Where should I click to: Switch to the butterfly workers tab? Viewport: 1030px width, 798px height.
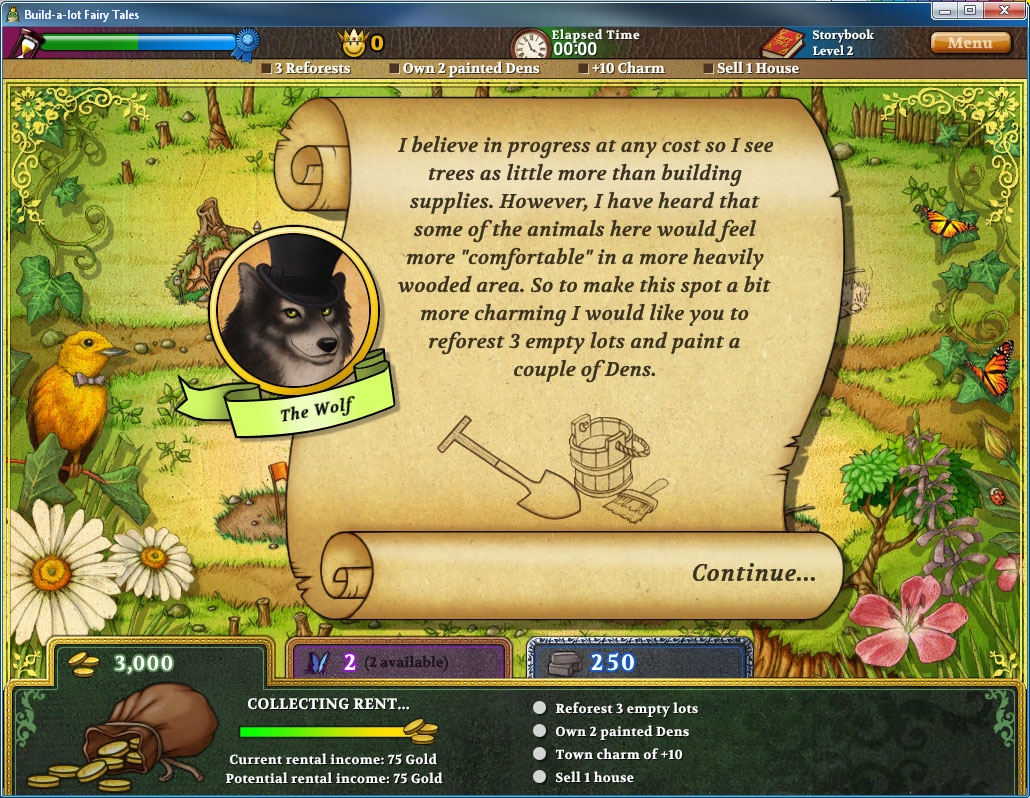click(x=398, y=661)
